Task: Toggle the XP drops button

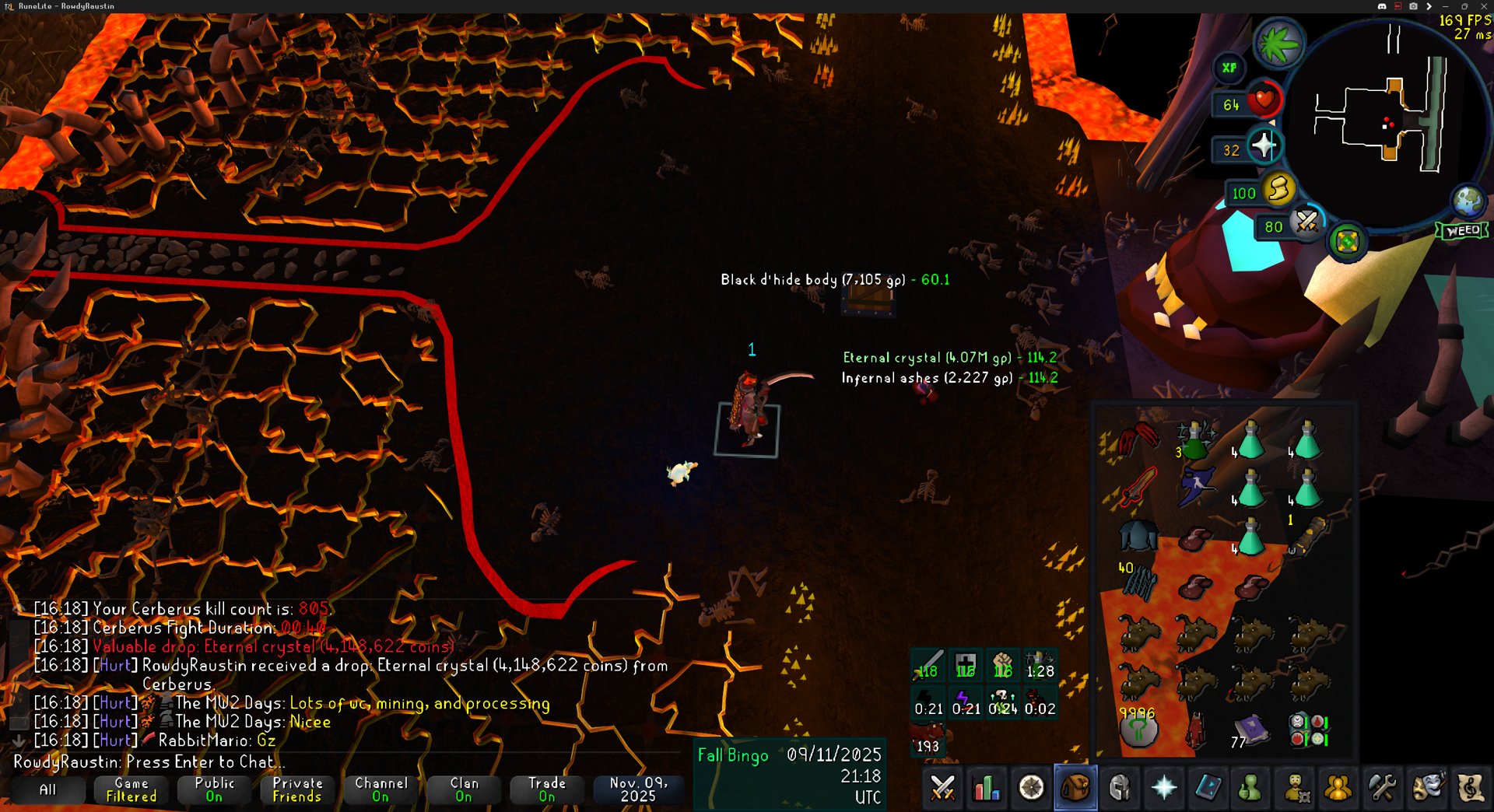Action: [x=1229, y=68]
